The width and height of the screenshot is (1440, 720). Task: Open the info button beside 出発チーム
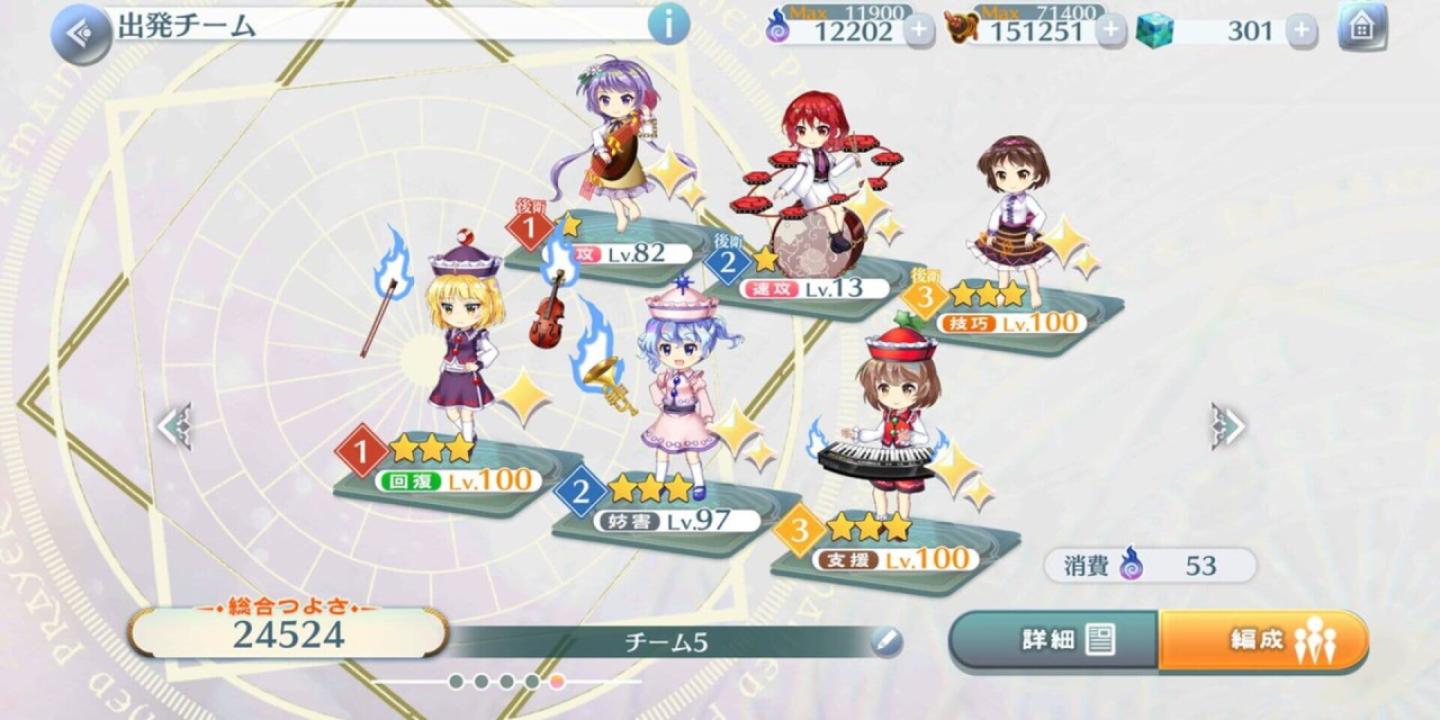[669, 24]
